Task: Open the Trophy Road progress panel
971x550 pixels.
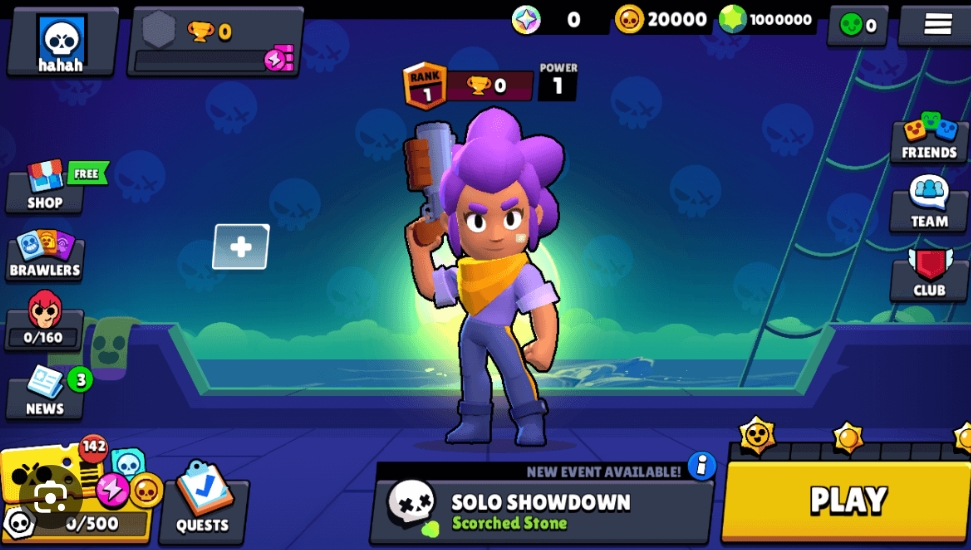Action: (216, 42)
